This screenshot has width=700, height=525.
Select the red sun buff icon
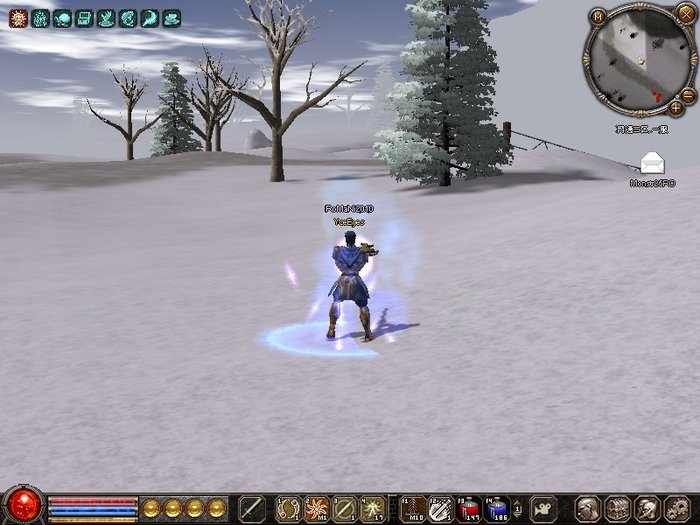(18, 18)
